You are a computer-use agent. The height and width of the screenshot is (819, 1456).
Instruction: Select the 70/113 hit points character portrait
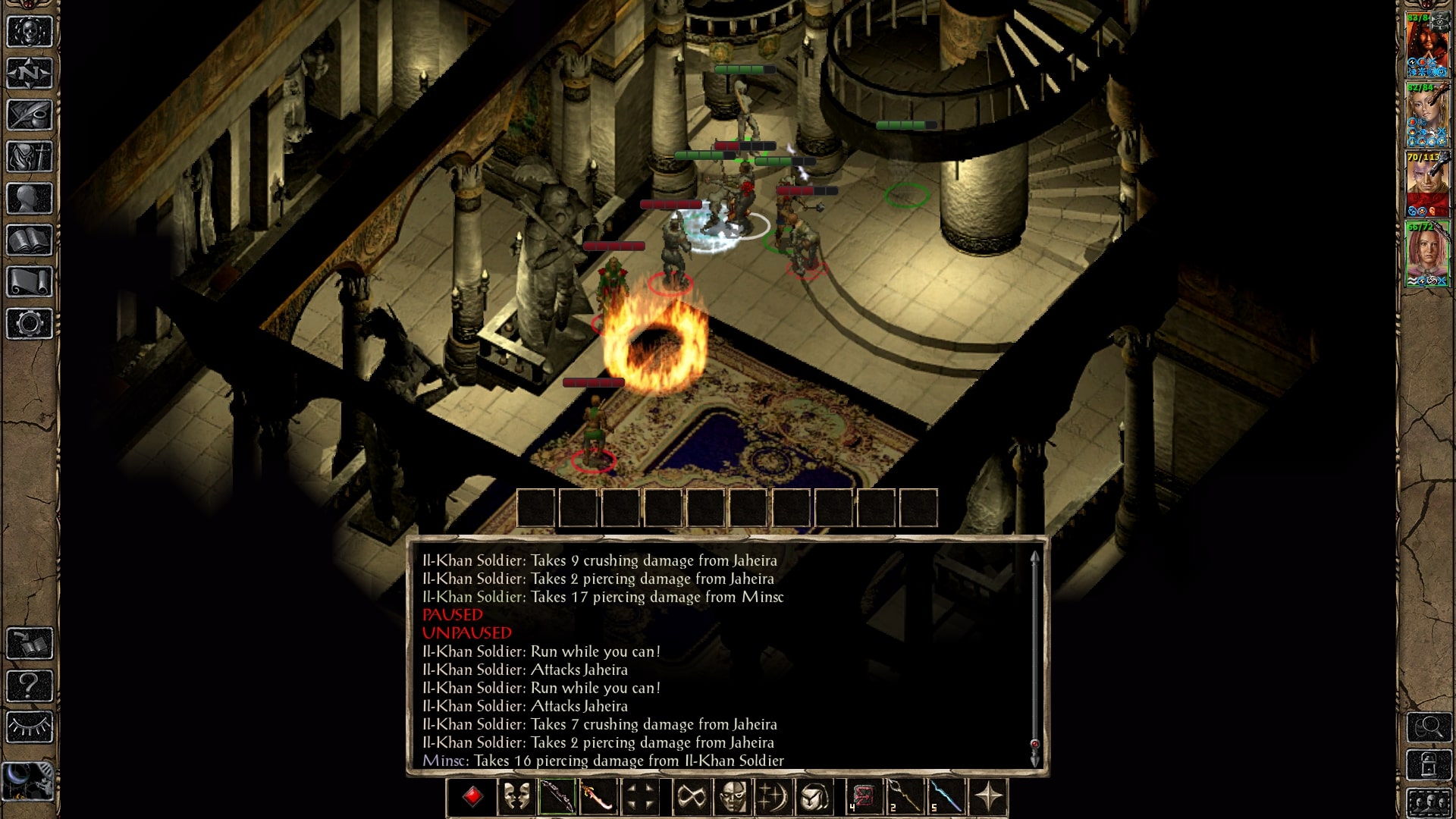coord(1427,184)
